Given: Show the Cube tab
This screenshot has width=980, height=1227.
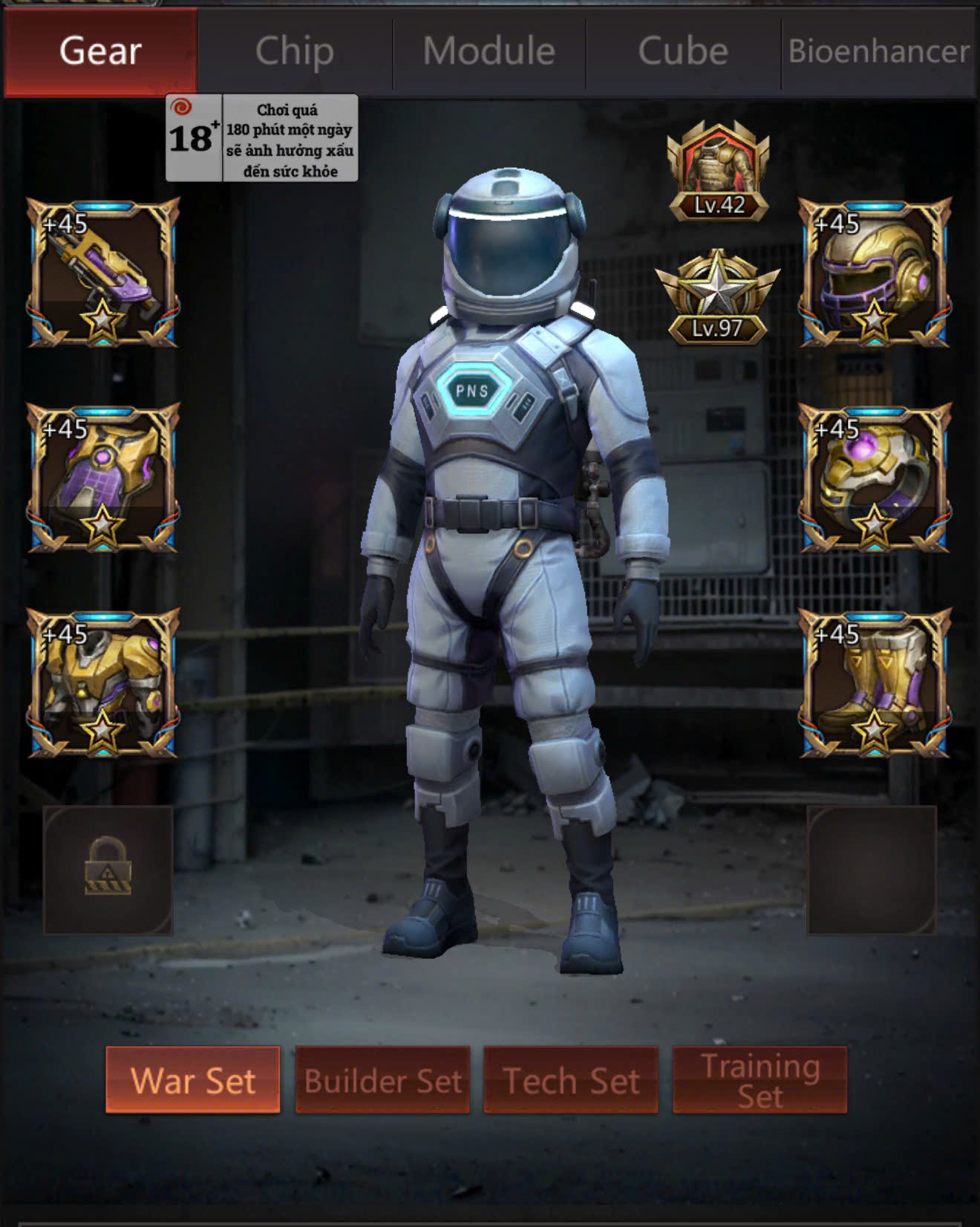Looking at the screenshot, I should (x=683, y=52).
